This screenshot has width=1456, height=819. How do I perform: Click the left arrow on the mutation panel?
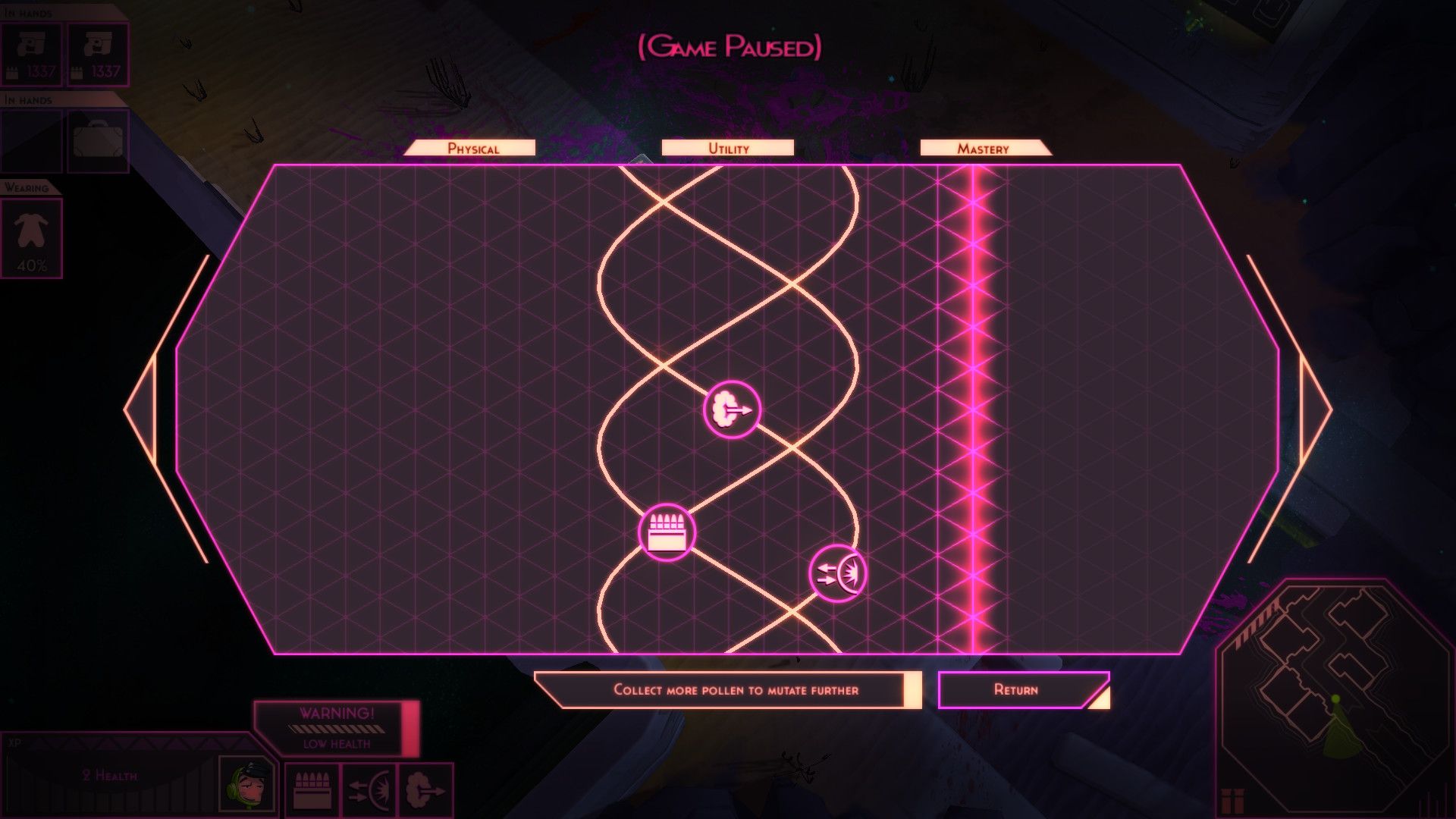144,409
